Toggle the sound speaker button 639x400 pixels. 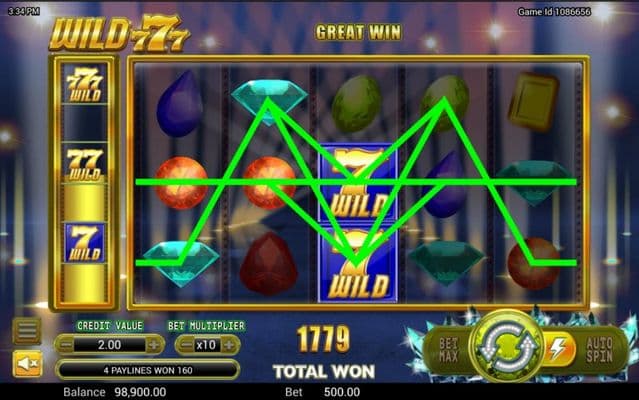26,362
